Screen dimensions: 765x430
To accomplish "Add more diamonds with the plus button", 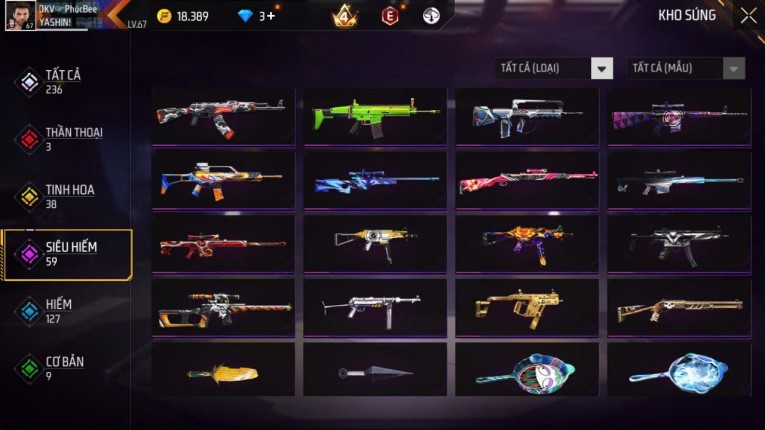I will click(271, 16).
